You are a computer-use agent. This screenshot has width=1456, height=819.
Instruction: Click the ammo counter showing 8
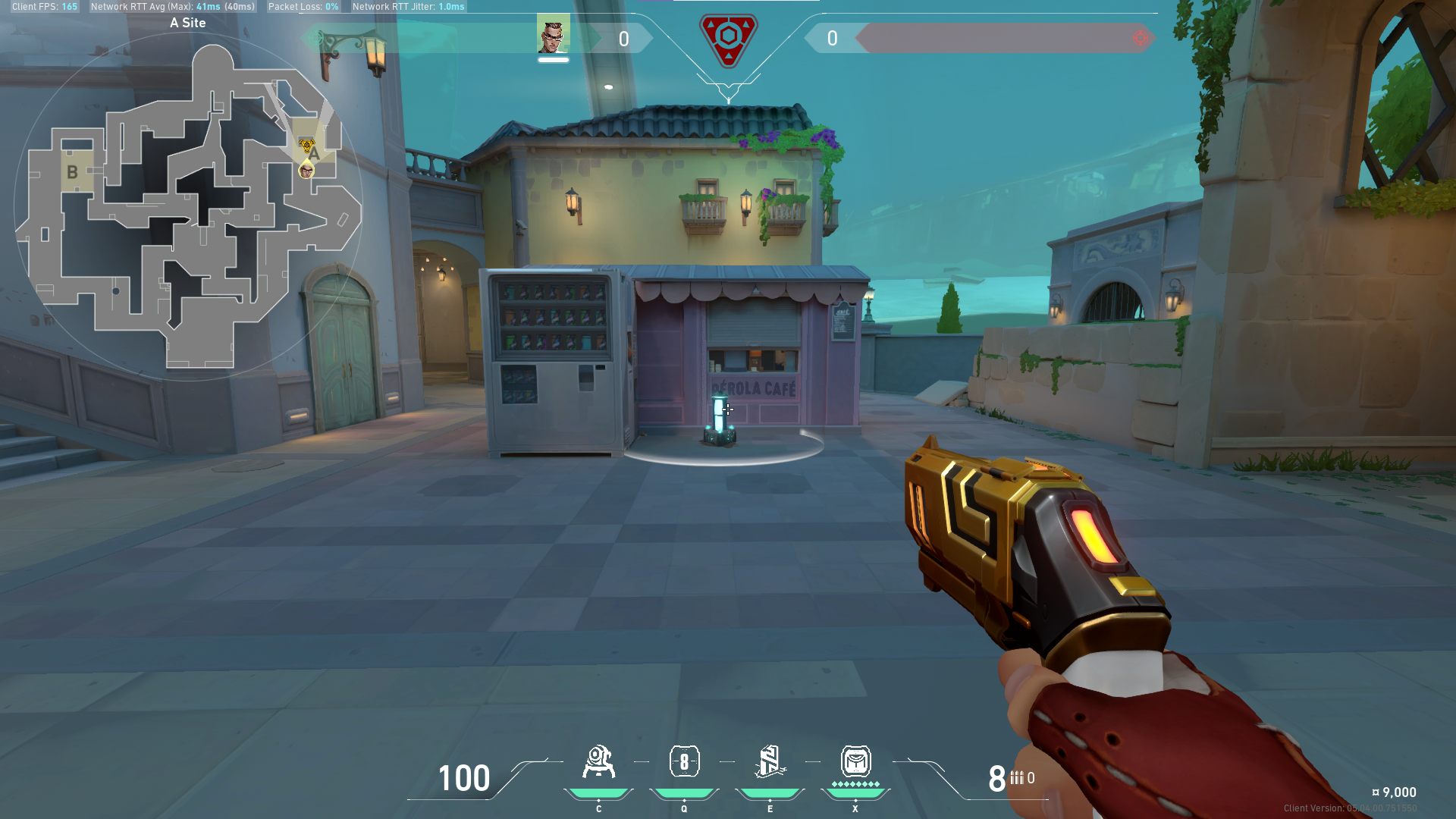(x=997, y=777)
